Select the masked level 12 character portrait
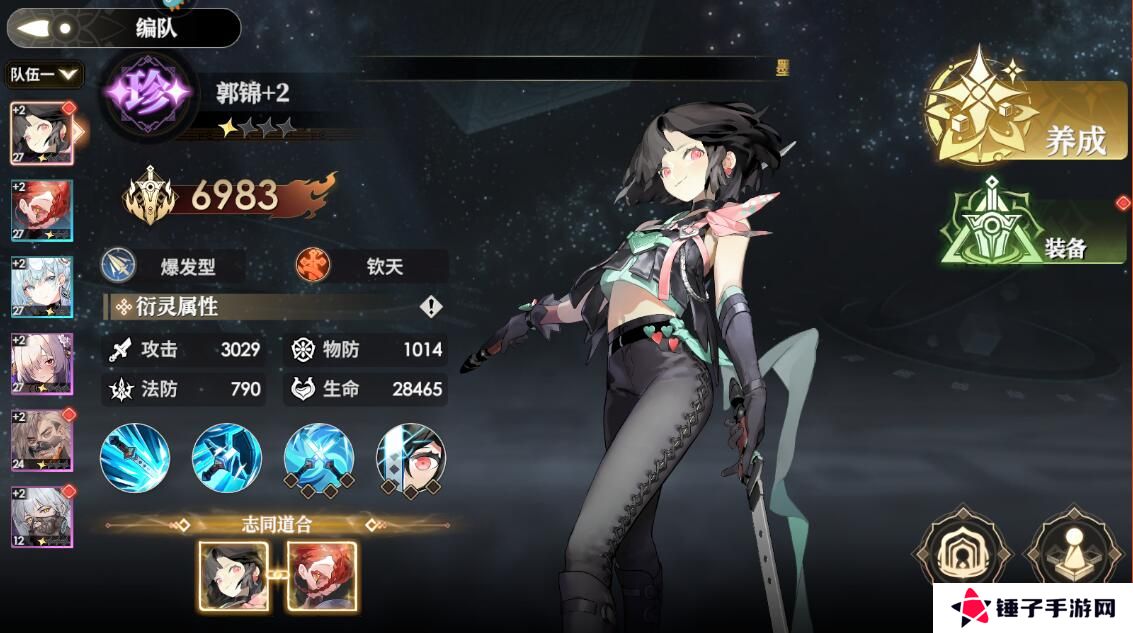Viewport: 1133px width, 633px height. coord(42,517)
